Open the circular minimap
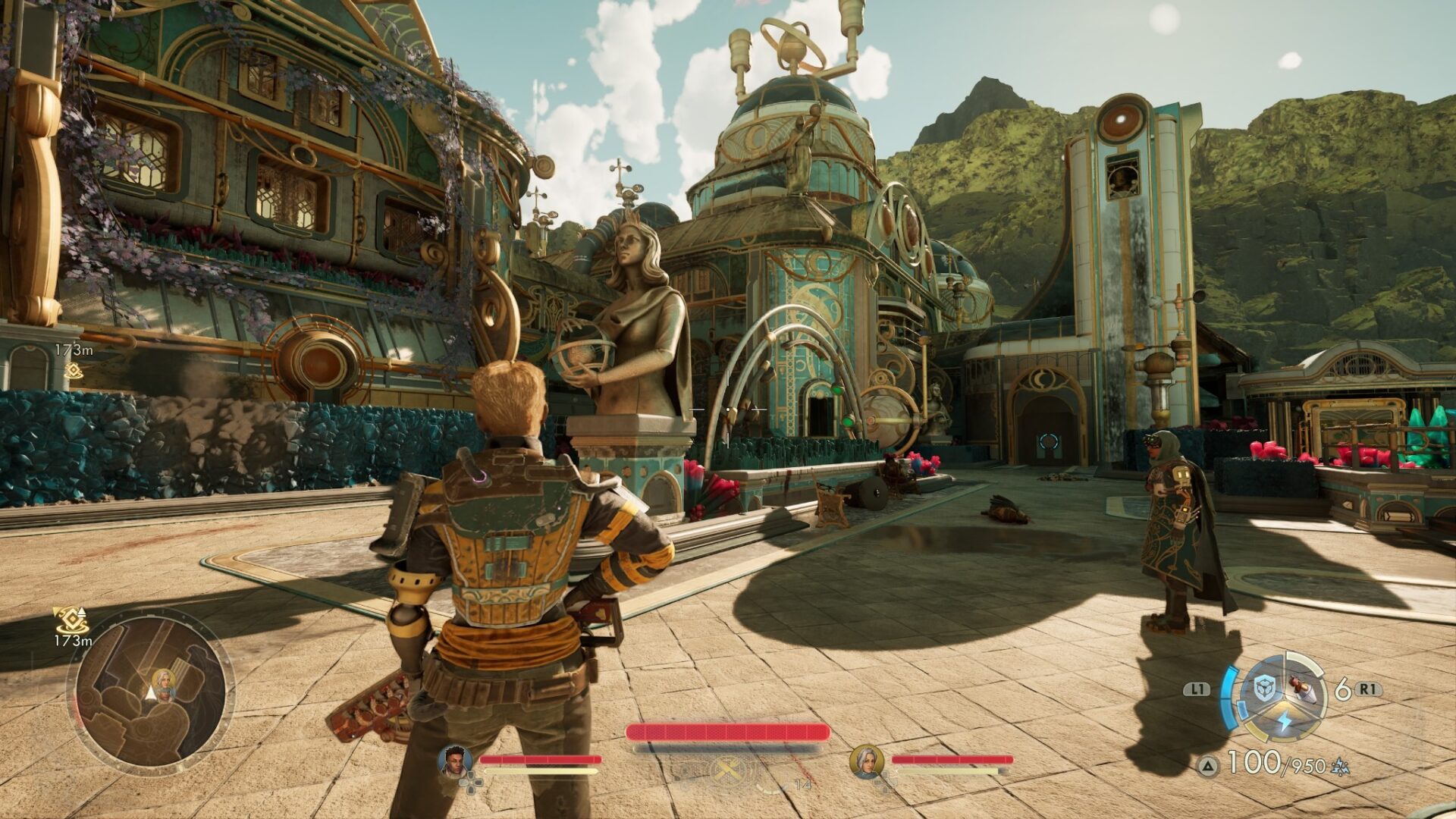This screenshot has width=1456, height=819. 151,692
